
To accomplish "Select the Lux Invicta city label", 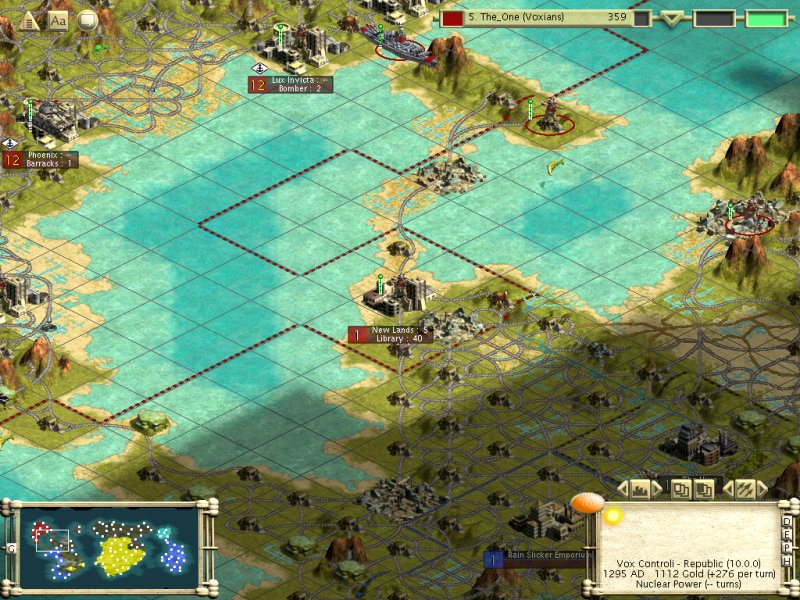I will click(x=298, y=84).
